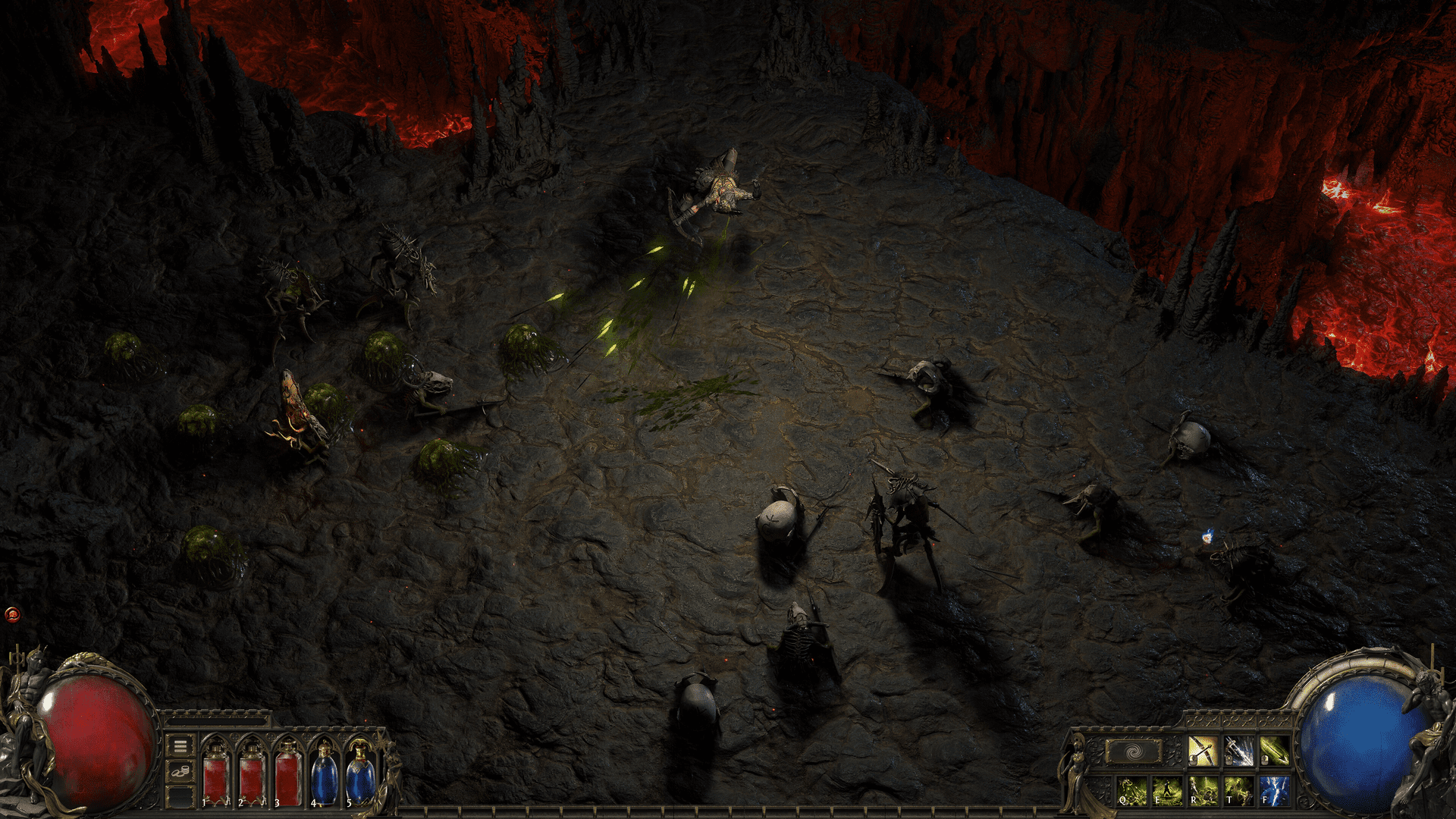Drink the blue mana flask numbered 4
The width and height of the screenshot is (1456, 819).
tap(324, 772)
